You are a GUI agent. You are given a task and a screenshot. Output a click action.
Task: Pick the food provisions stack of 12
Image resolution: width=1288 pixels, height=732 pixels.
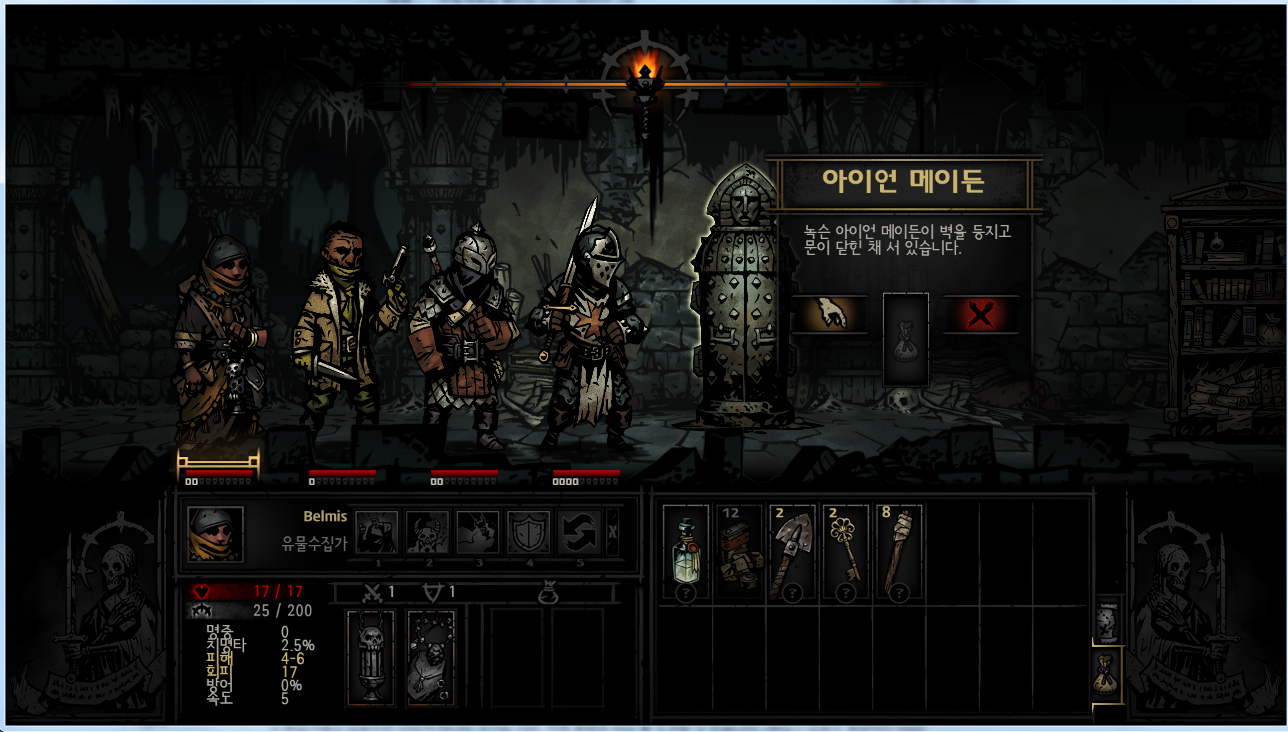click(x=740, y=553)
